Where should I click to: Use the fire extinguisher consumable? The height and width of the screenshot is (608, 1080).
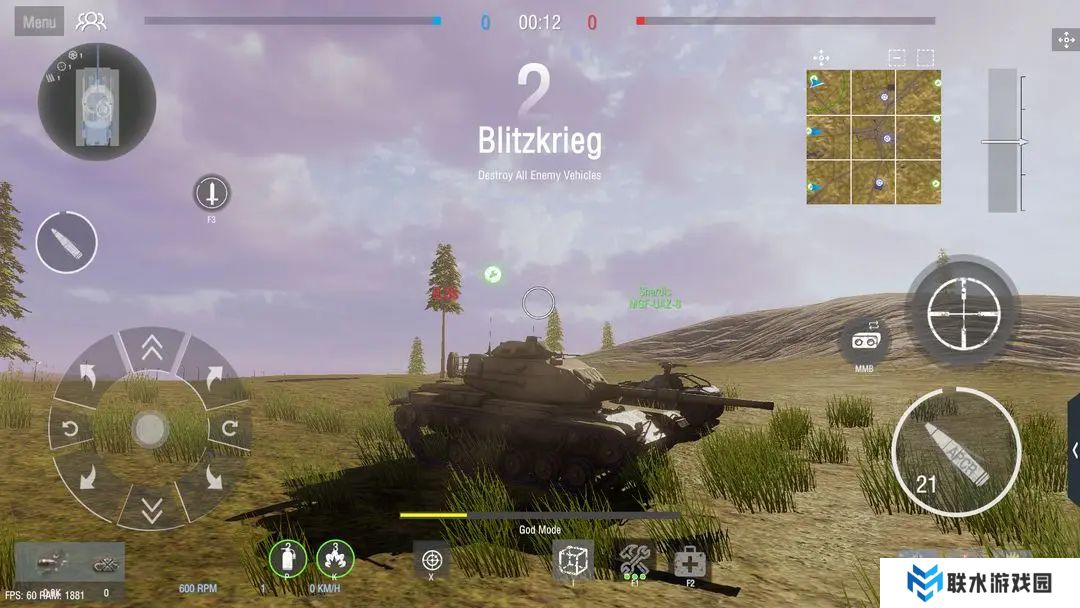(x=288, y=559)
